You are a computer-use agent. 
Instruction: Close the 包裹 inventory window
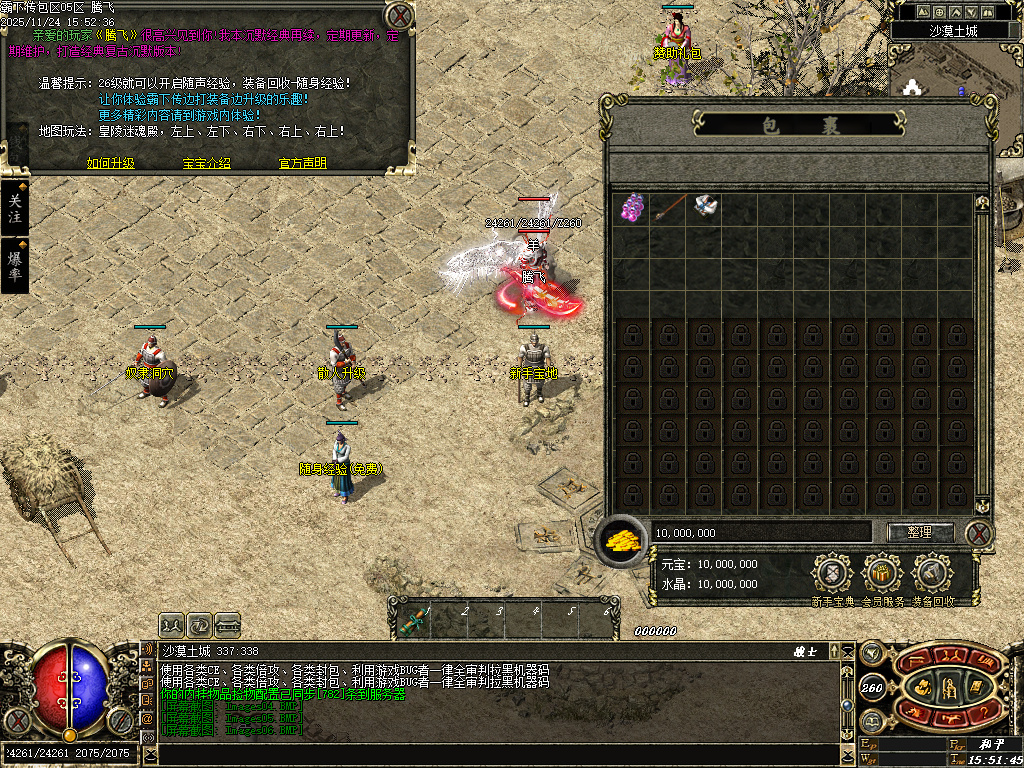click(980, 533)
